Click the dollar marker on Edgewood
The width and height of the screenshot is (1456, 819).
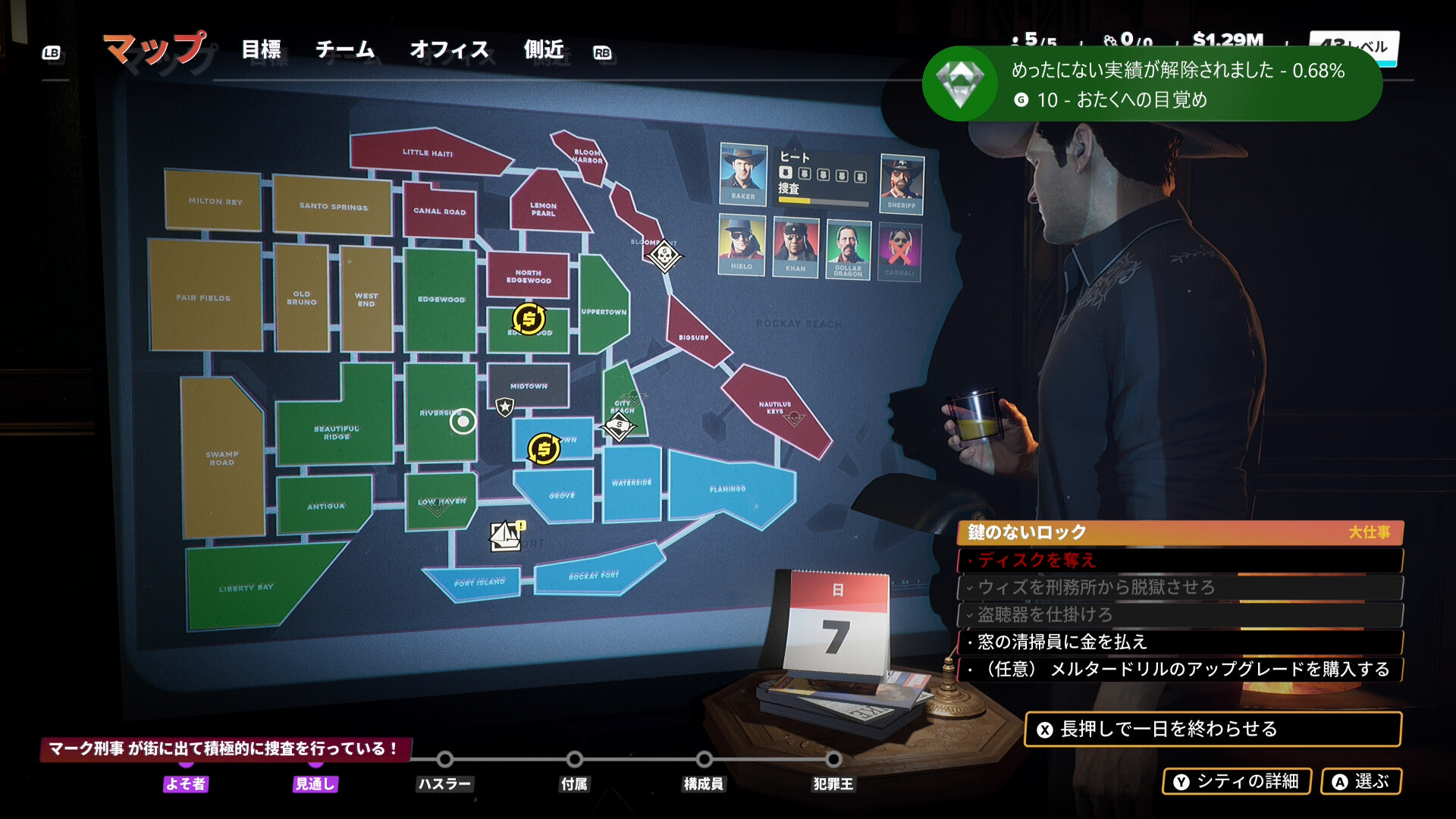(x=529, y=319)
